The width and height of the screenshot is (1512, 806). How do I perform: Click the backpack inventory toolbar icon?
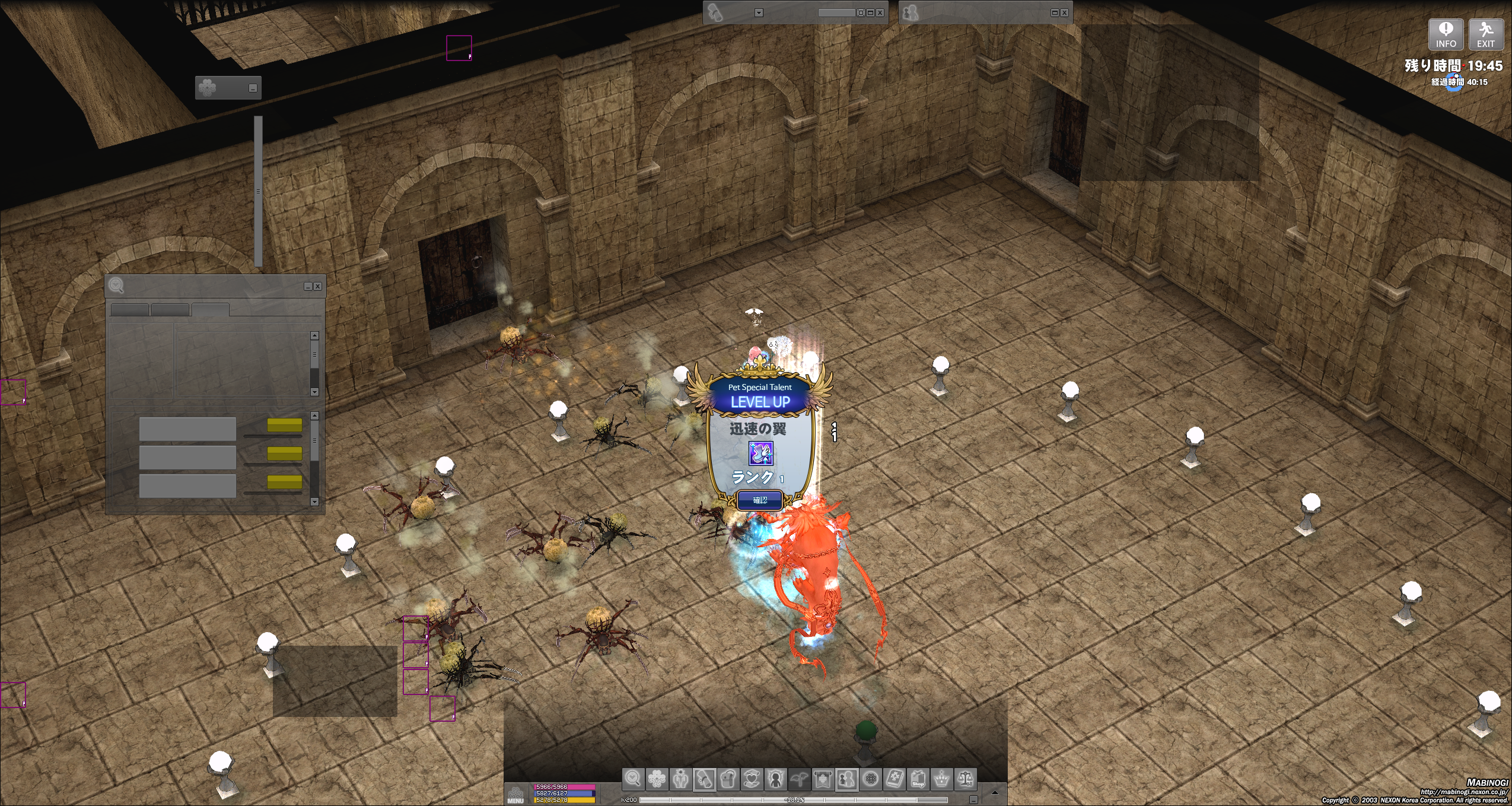pyautogui.click(x=728, y=778)
